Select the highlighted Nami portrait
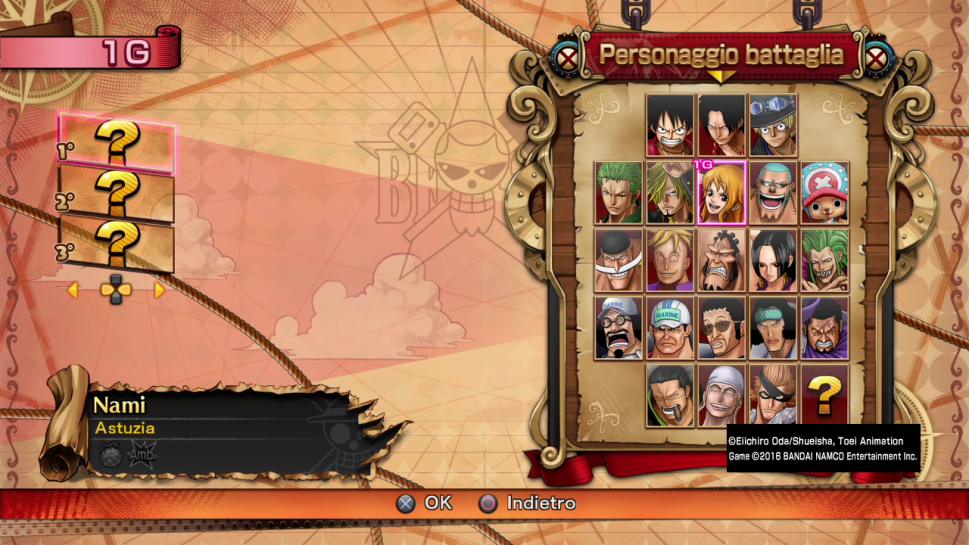 721,192
